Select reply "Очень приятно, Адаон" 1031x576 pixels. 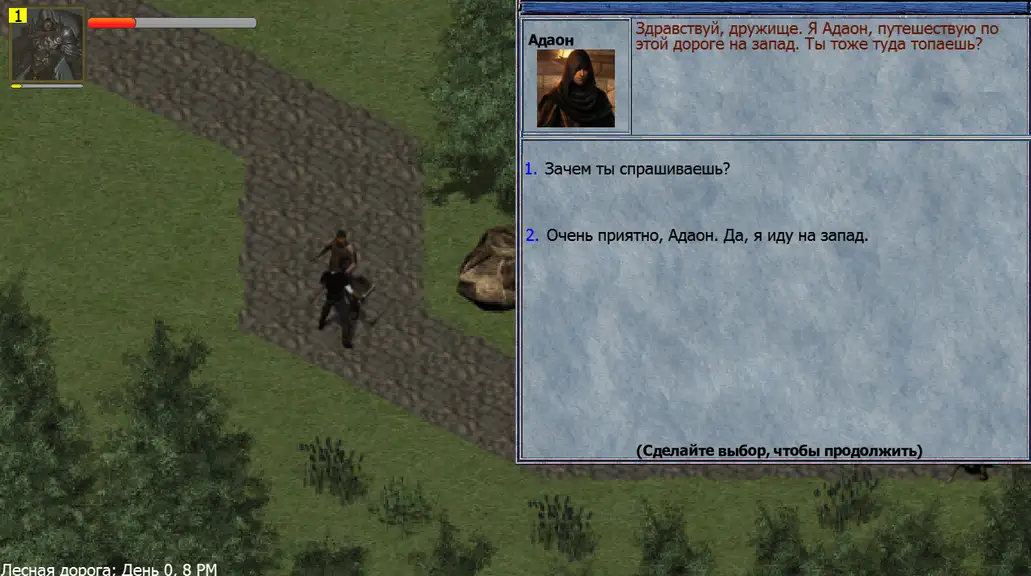coord(706,236)
